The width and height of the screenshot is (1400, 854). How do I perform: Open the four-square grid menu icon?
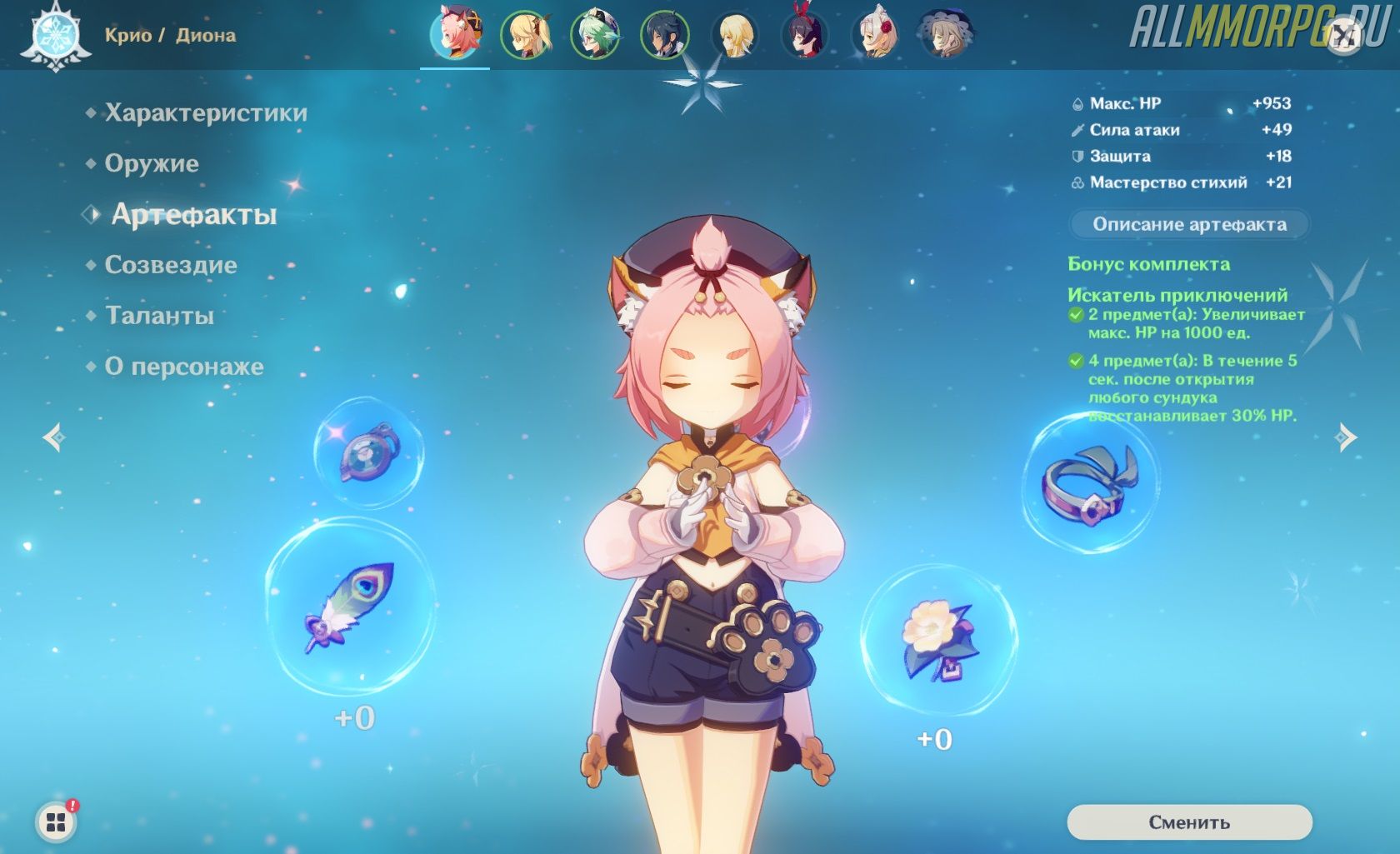(56, 822)
